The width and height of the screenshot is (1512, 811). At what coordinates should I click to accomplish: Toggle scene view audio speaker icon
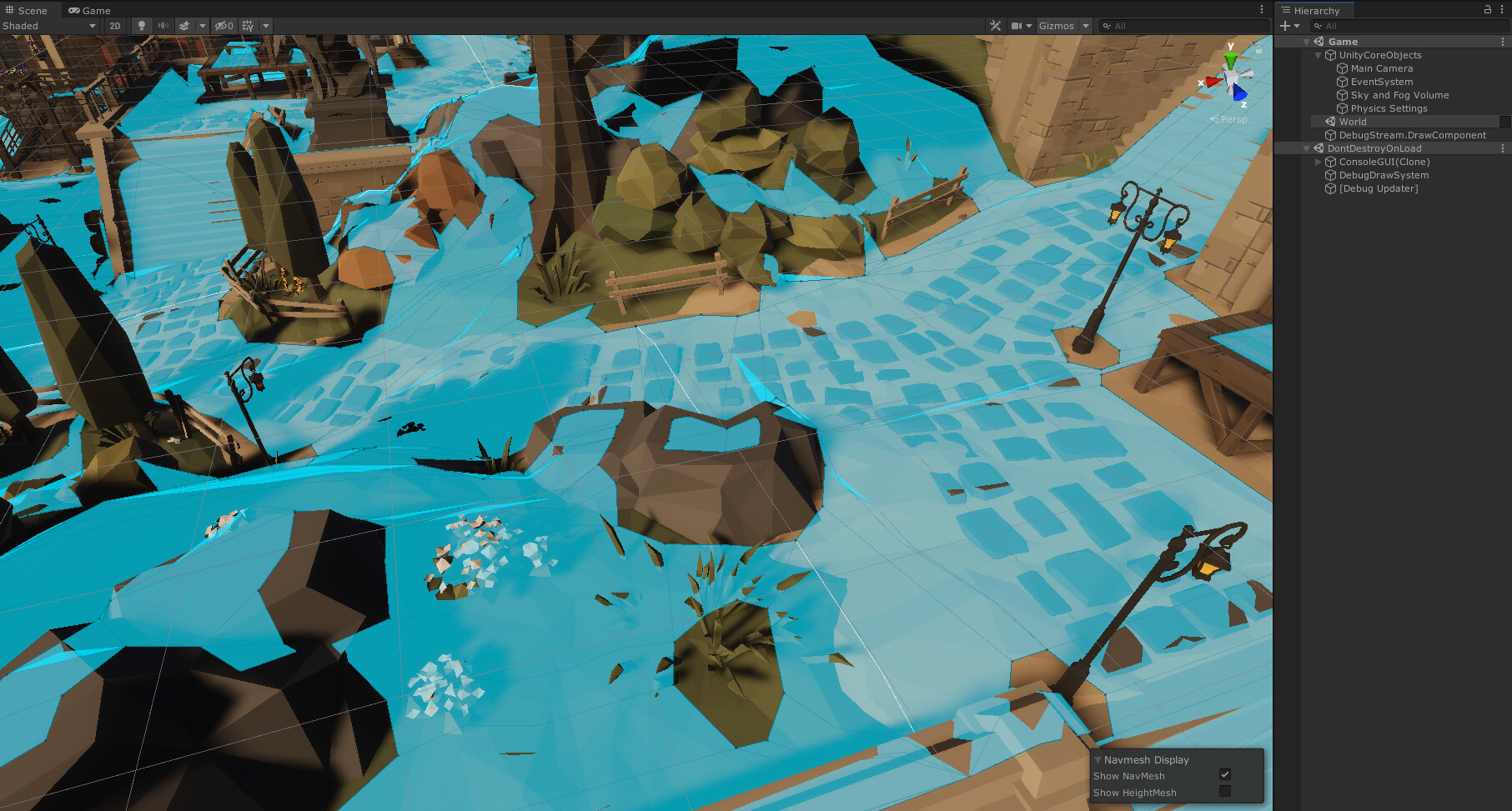pyautogui.click(x=163, y=26)
